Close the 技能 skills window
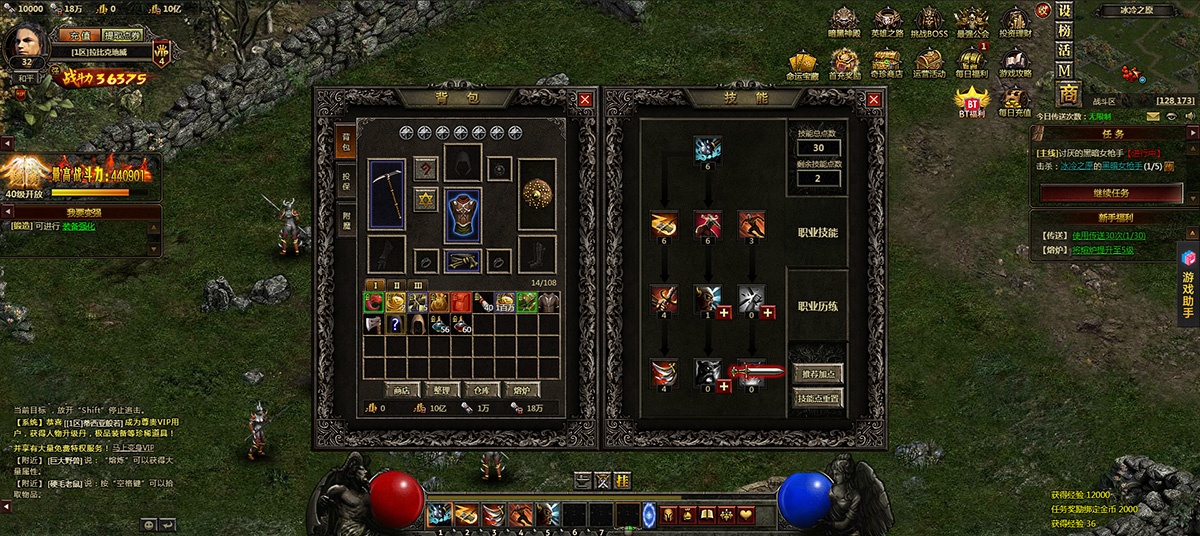 click(x=875, y=99)
